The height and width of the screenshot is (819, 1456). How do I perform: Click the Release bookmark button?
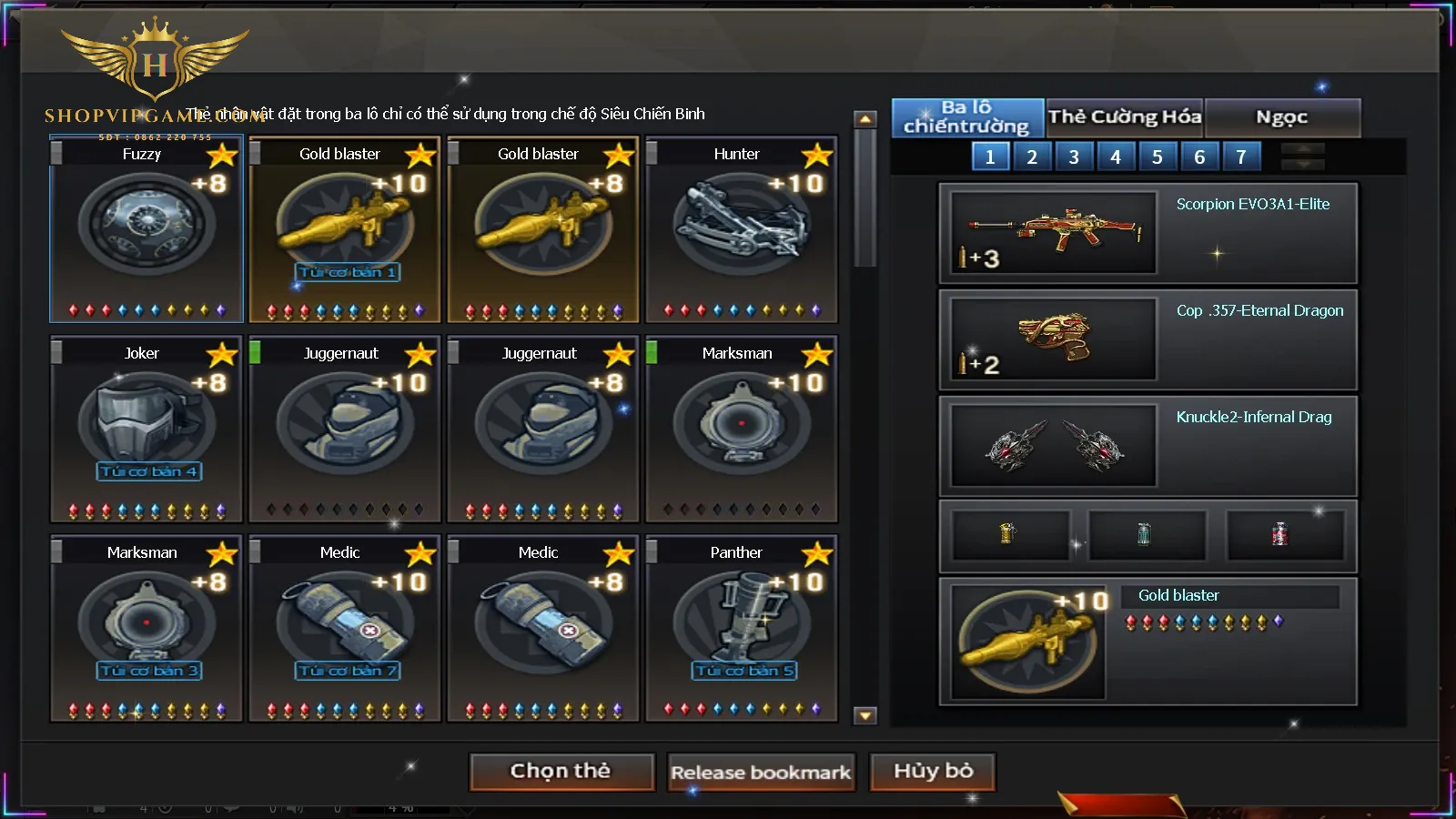(x=761, y=773)
